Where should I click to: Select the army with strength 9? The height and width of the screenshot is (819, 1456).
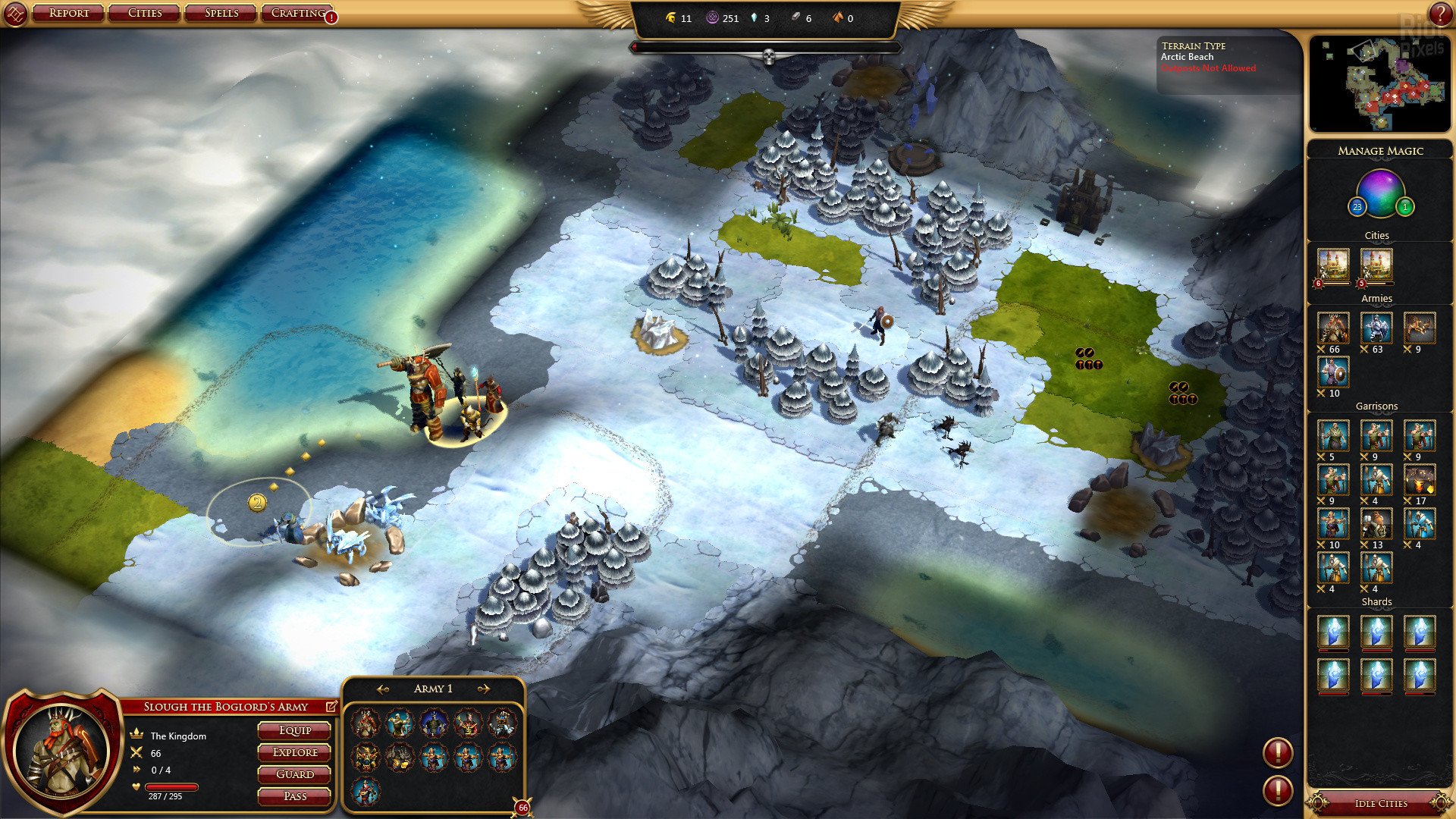pos(1419,328)
